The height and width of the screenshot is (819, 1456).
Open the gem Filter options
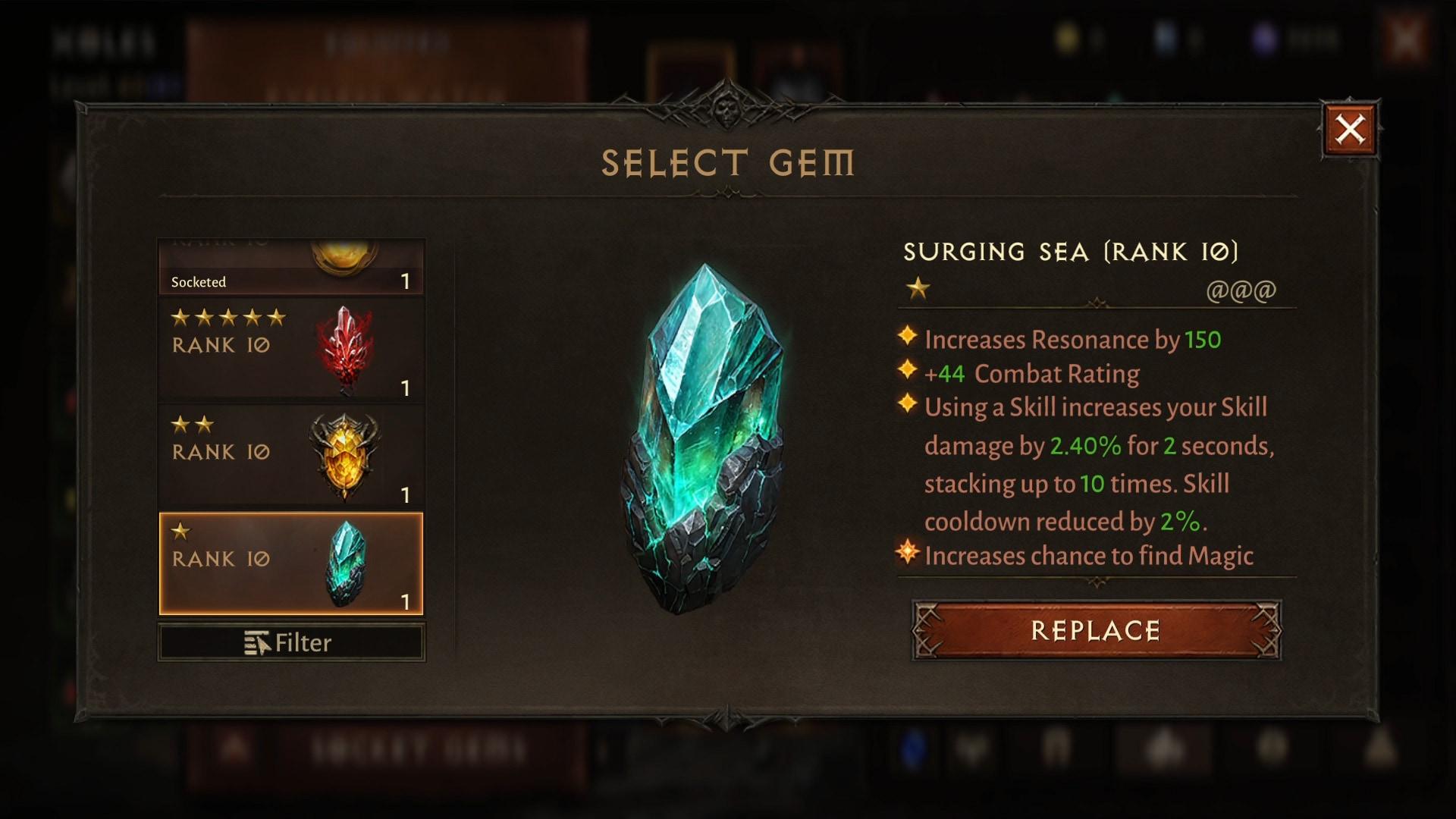[291, 643]
